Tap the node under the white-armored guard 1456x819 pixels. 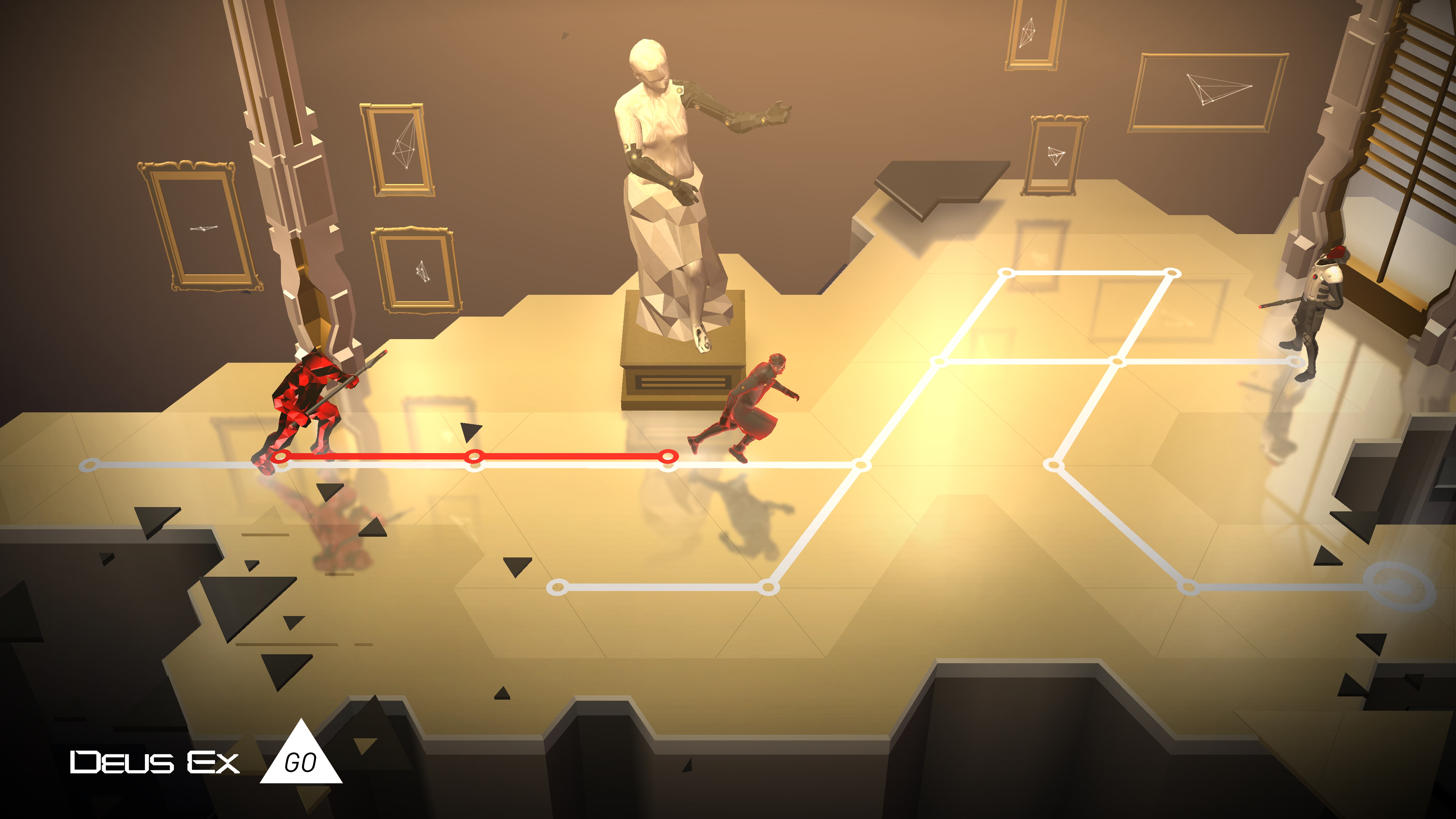[1294, 361]
